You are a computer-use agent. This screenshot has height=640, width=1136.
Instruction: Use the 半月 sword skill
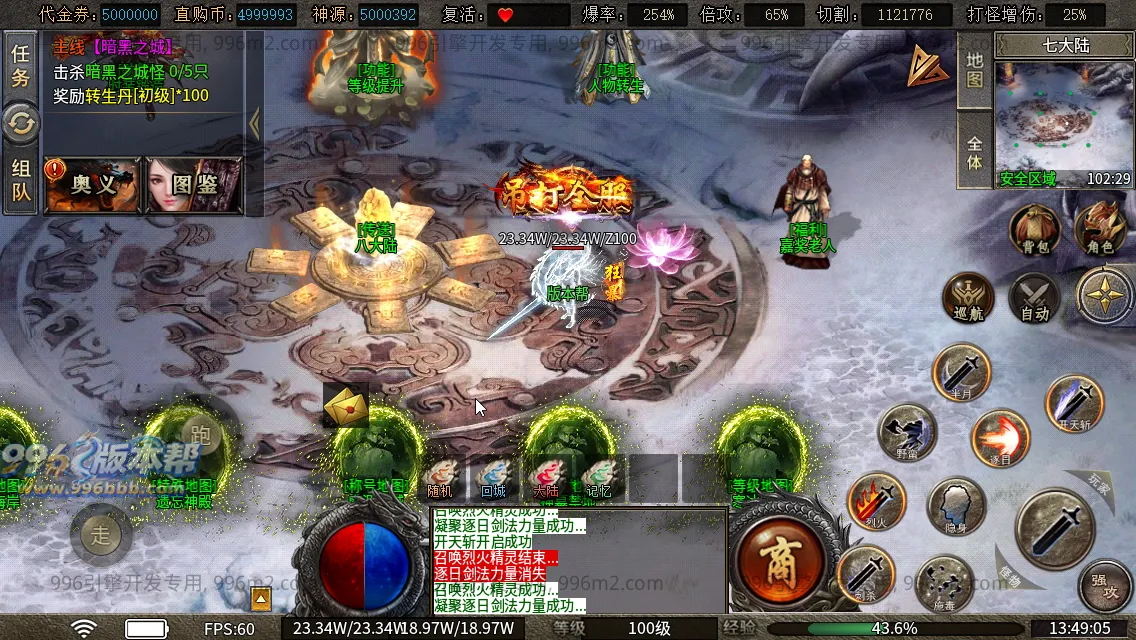961,372
